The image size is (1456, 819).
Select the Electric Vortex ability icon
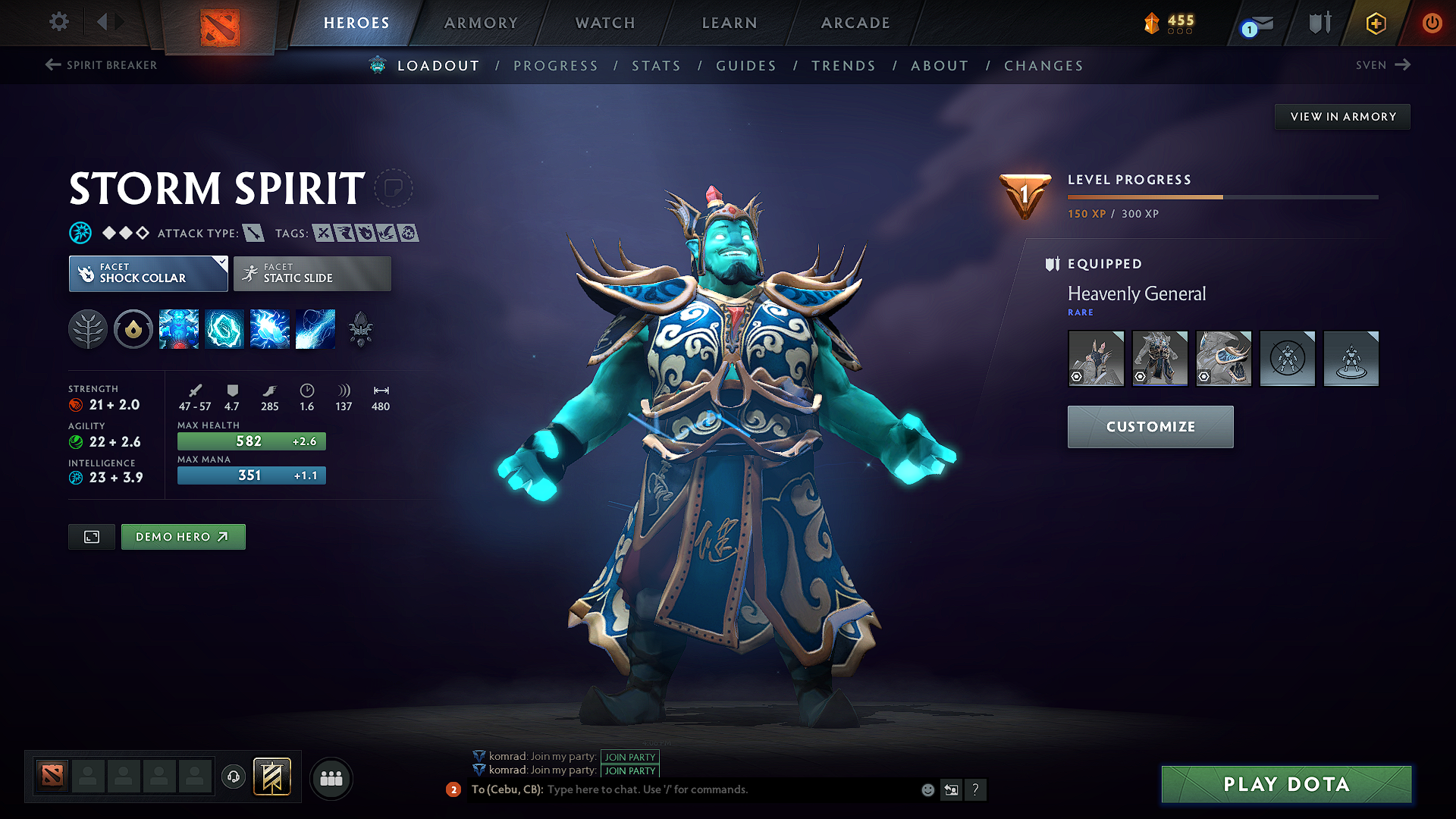(224, 328)
